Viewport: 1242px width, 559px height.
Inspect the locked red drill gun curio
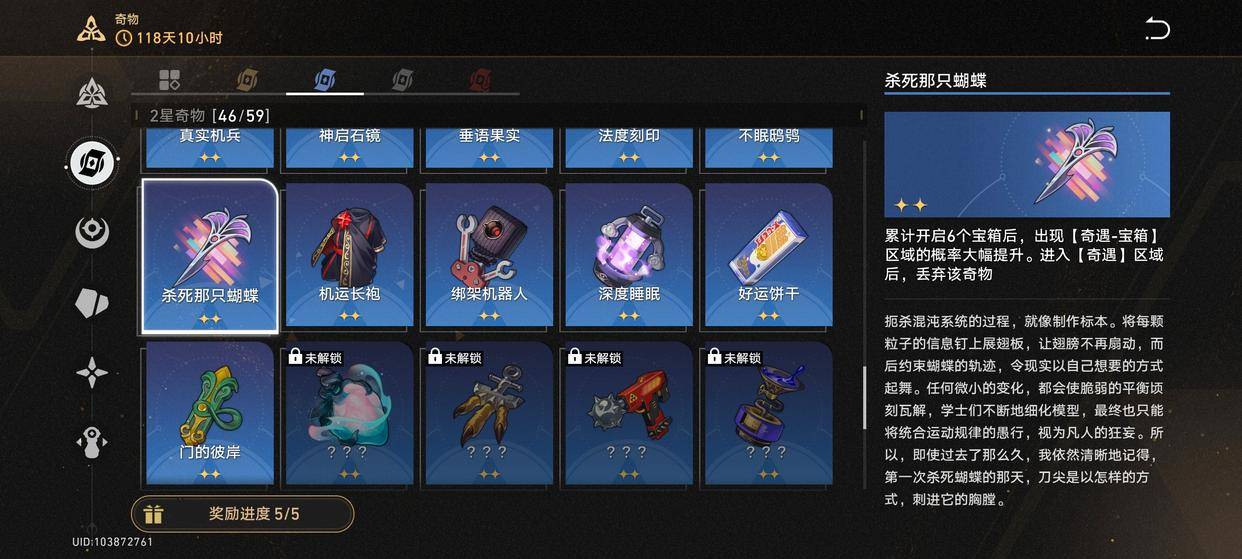tap(628, 413)
